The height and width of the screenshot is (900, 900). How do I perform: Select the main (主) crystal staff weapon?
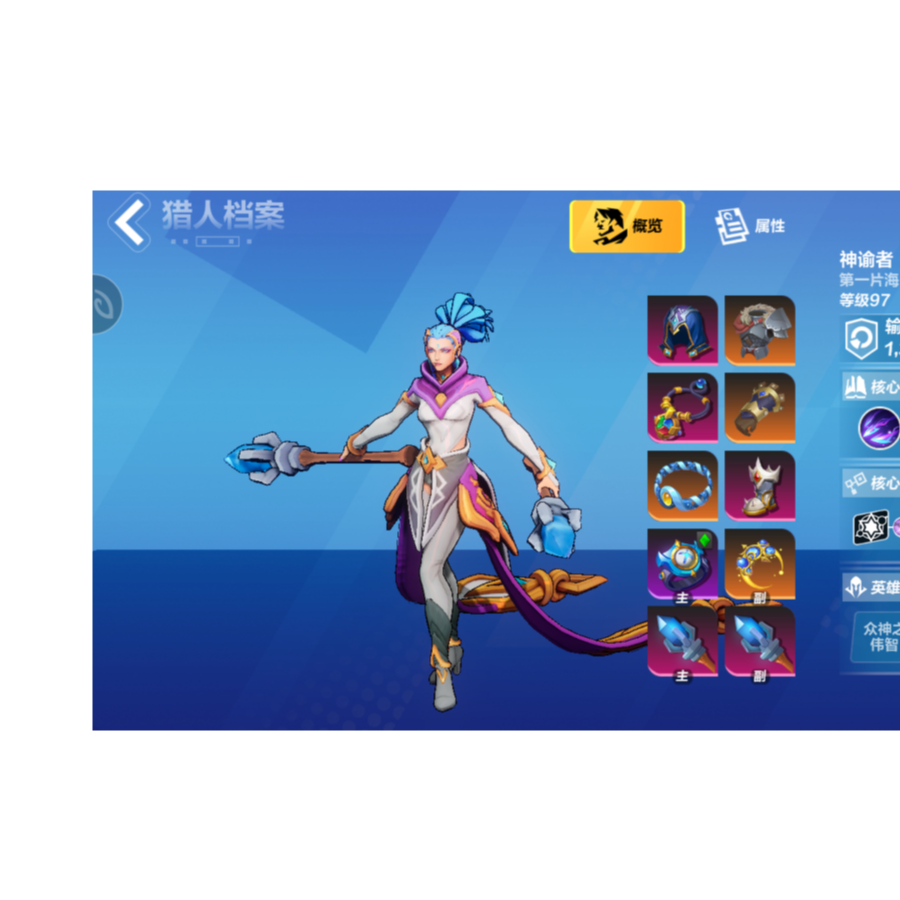[x=682, y=641]
